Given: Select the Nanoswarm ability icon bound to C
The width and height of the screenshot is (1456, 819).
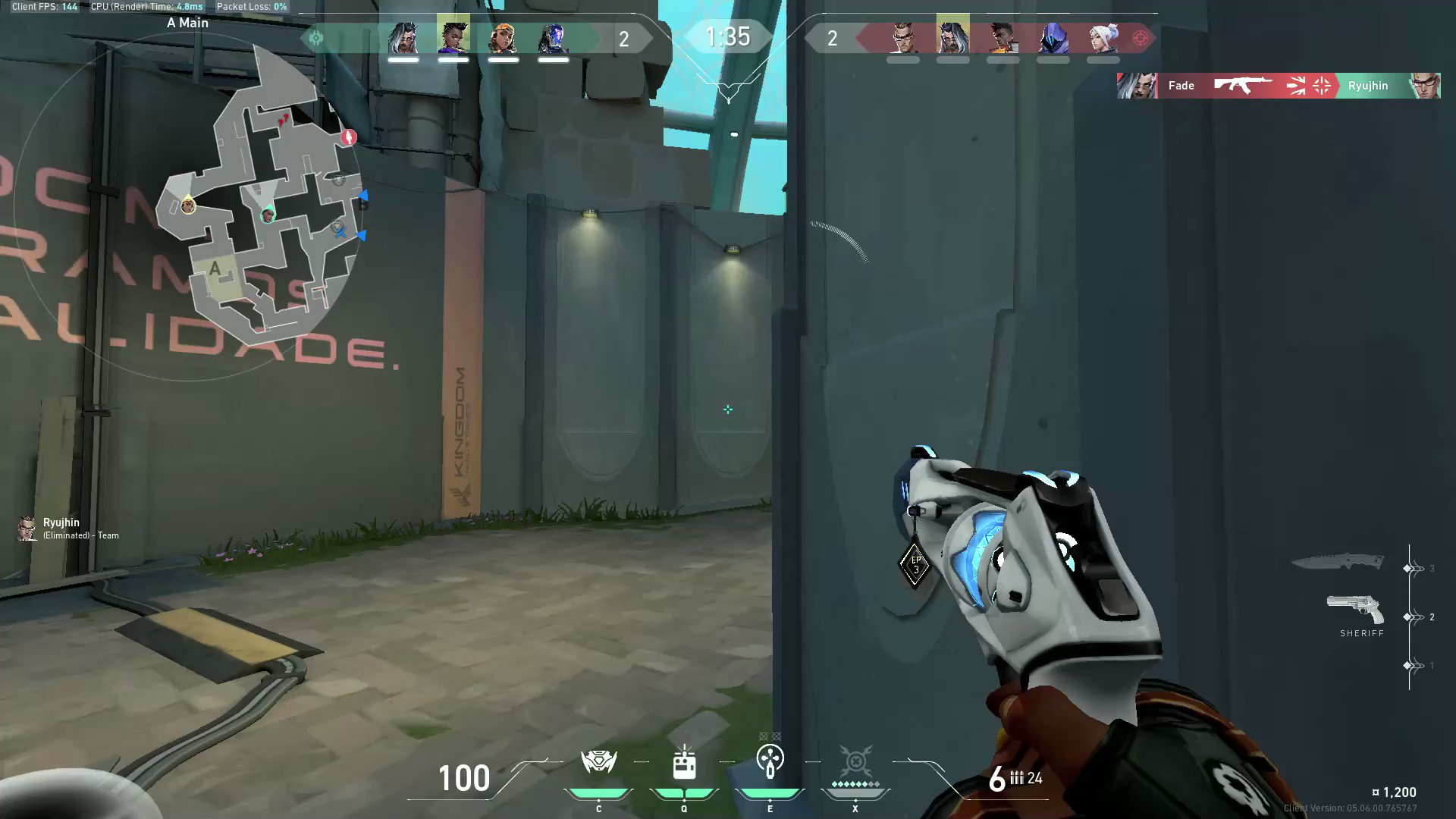Looking at the screenshot, I should click(598, 762).
